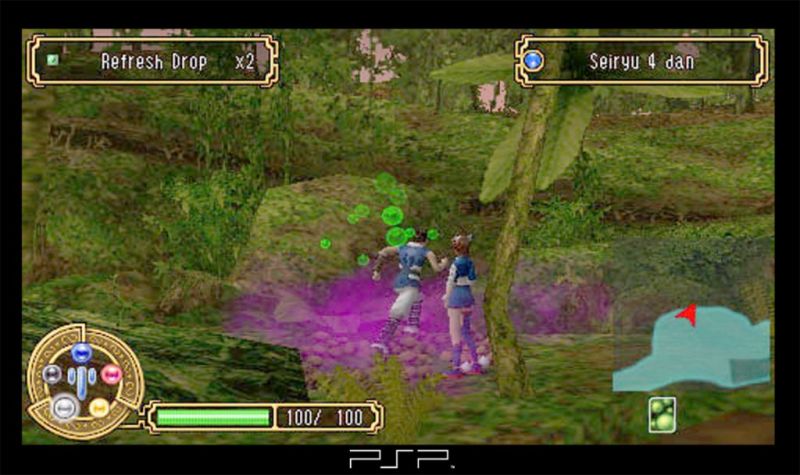Click the green bubbles status icon
This screenshot has height=475, width=800.
pyautogui.click(x=662, y=414)
